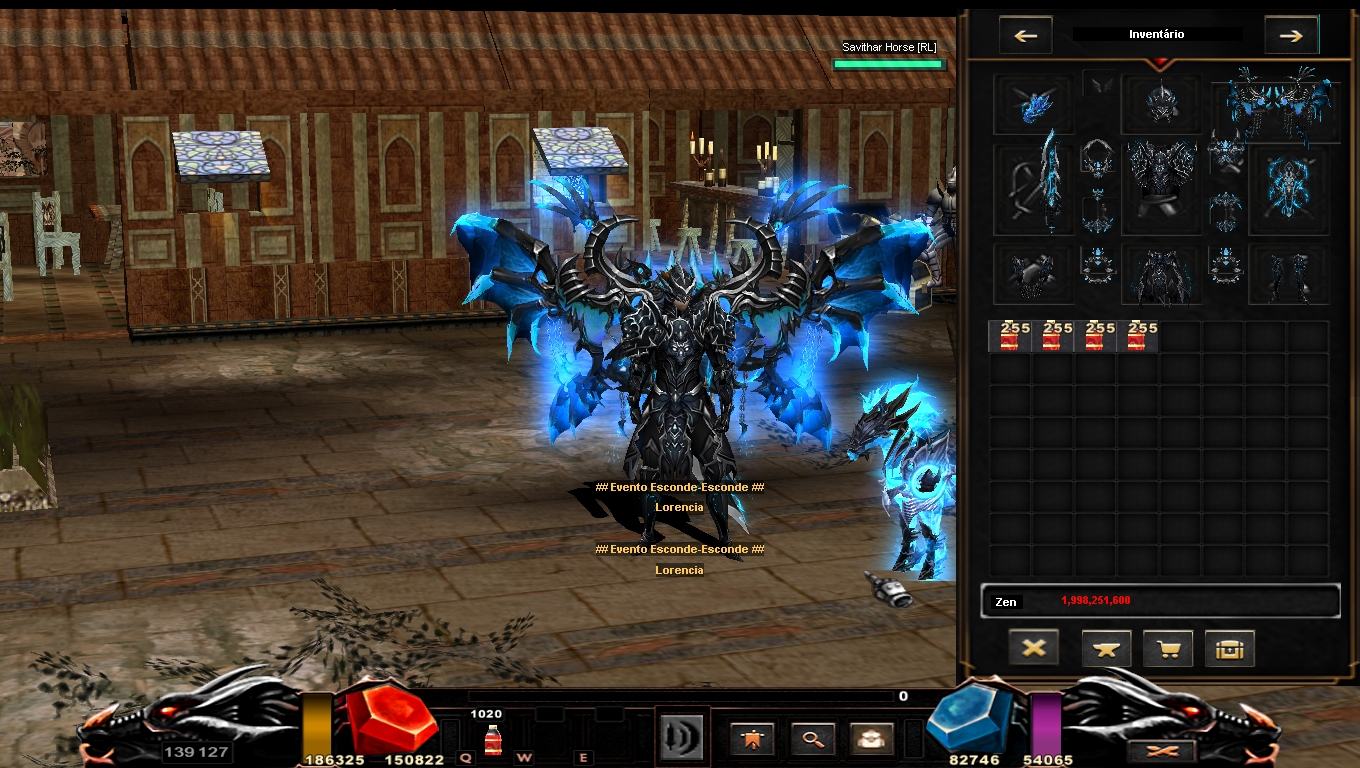The image size is (1360, 768).
Task: Toggle the sound mute button in the hotbar
Action: tap(681, 735)
